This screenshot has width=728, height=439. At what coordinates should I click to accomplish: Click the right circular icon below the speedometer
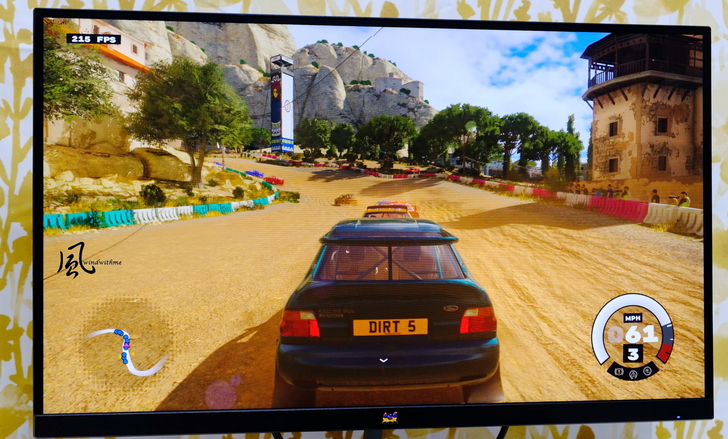(645, 372)
